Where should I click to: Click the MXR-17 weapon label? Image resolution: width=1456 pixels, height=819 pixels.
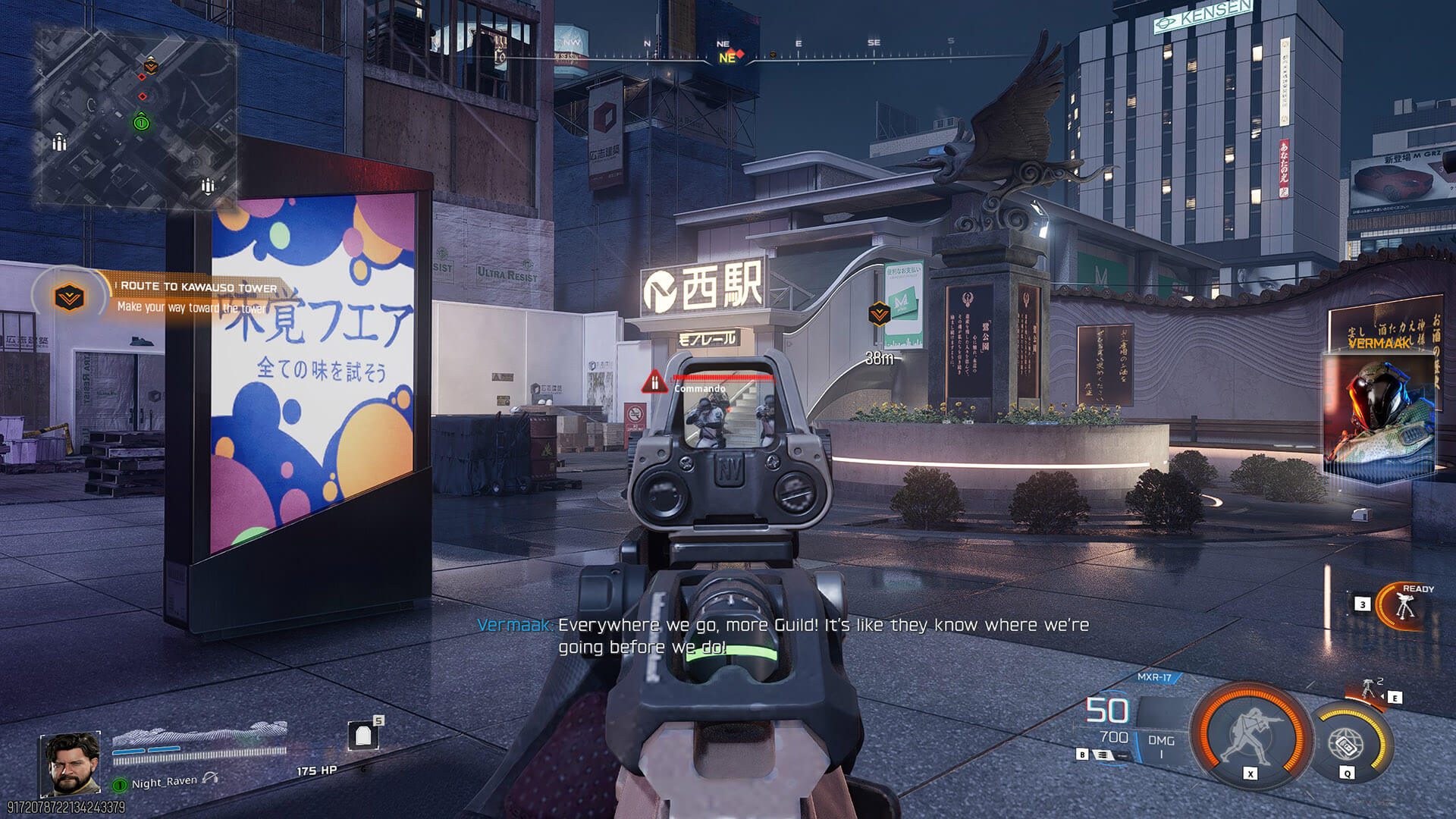tap(1154, 677)
